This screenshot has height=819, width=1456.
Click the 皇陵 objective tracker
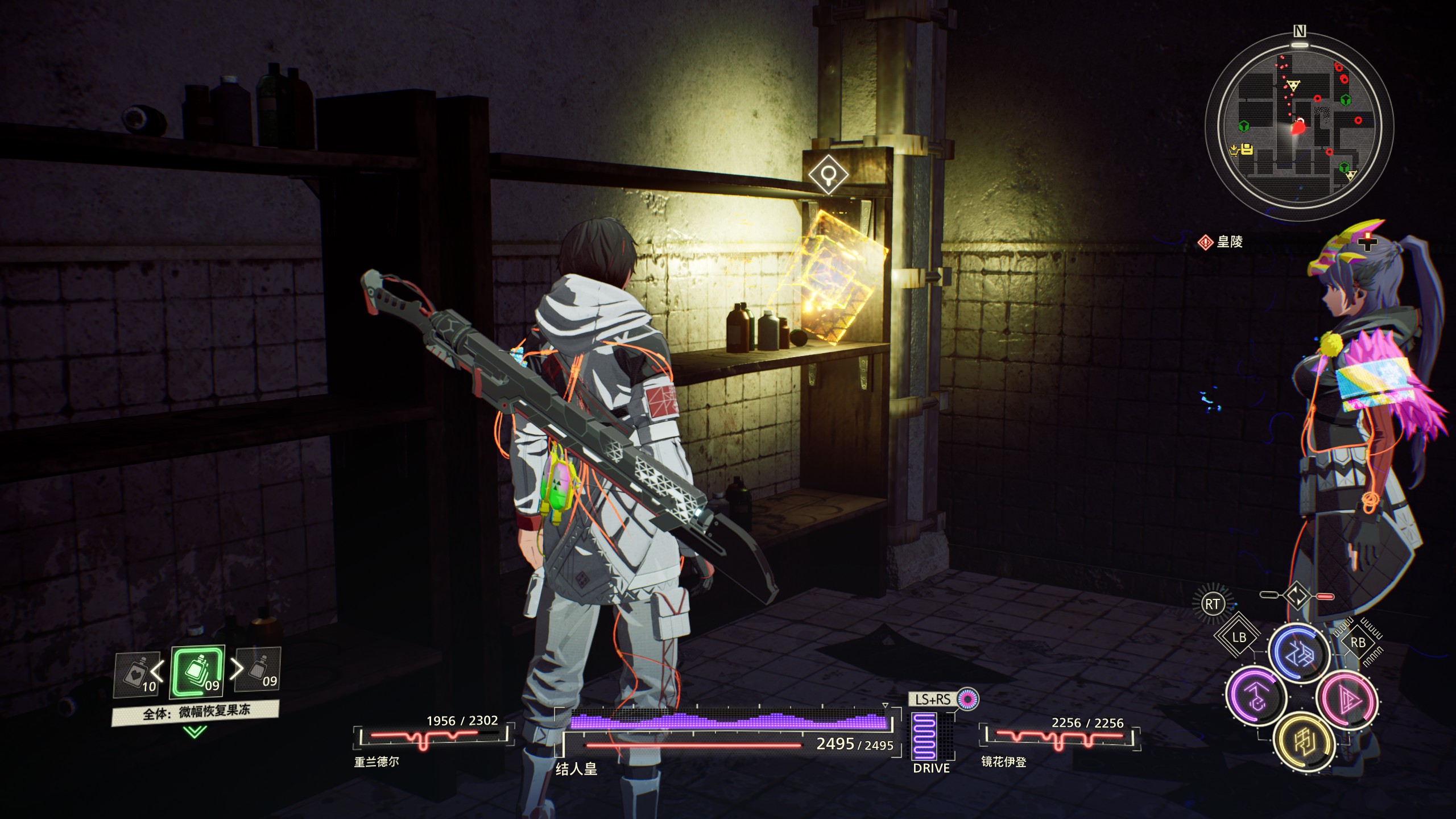[x=1221, y=242]
